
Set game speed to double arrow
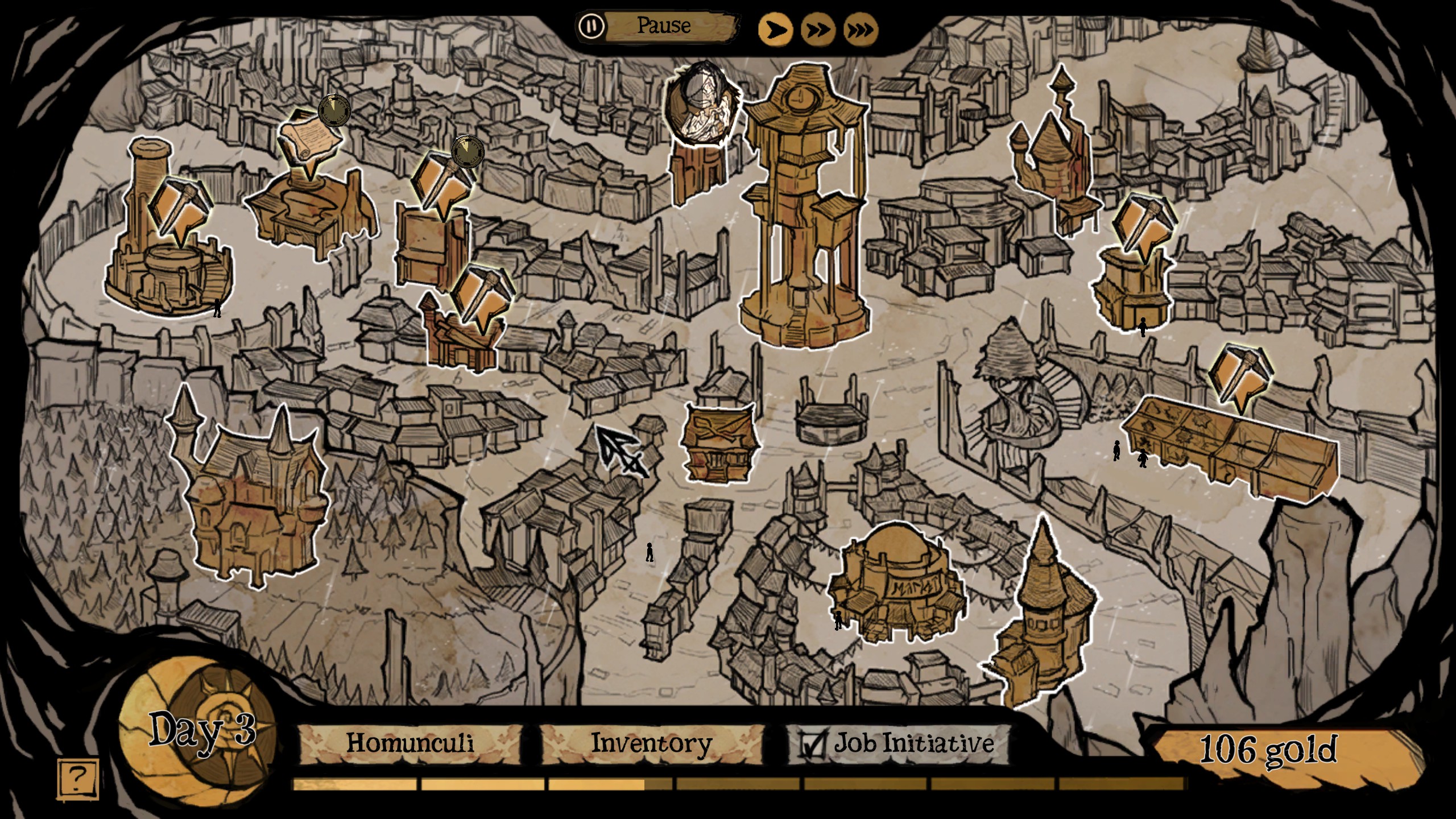(x=818, y=30)
